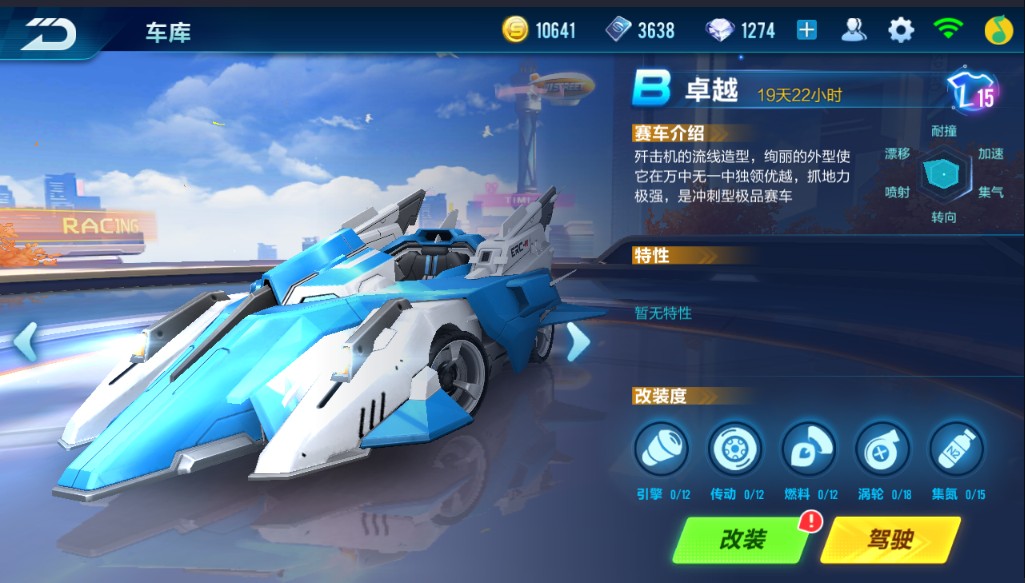Click the green music note icon

tap(994, 30)
